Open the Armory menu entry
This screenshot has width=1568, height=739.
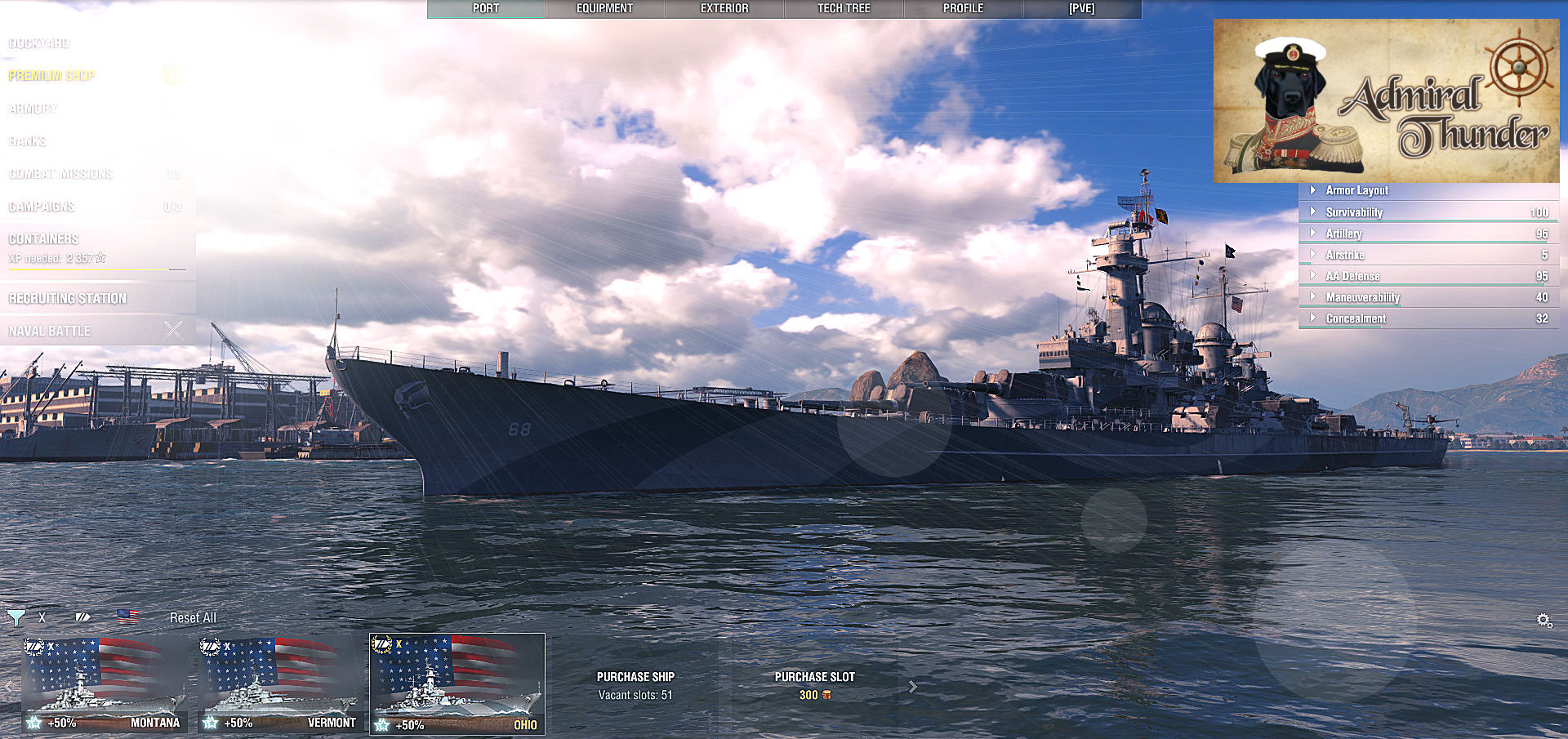point(33,109)
